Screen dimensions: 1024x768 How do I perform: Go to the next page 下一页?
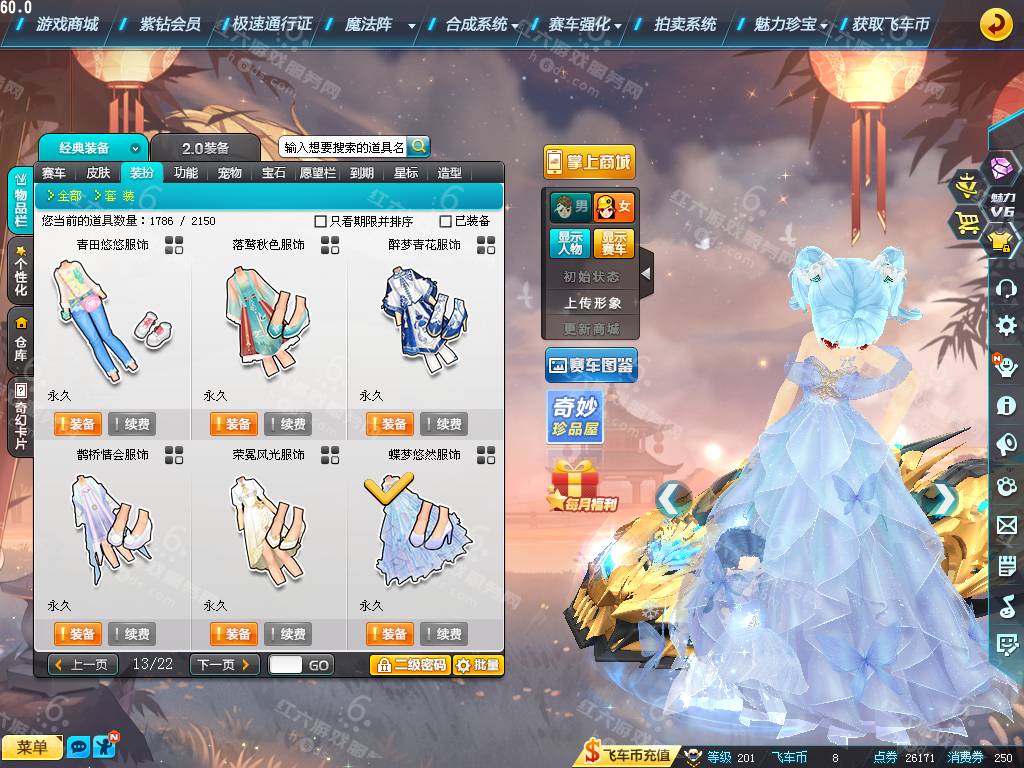(x=224, y=665)
